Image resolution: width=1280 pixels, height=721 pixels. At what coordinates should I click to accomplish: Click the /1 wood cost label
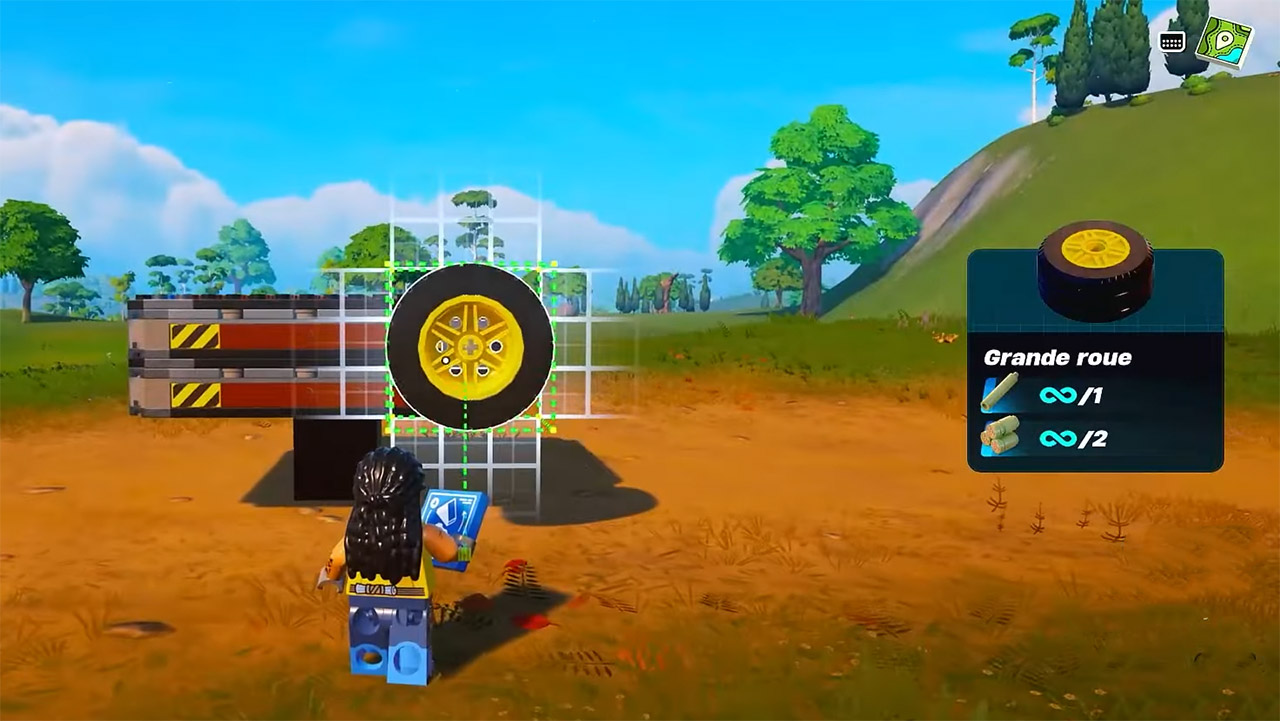[1090, 397]
